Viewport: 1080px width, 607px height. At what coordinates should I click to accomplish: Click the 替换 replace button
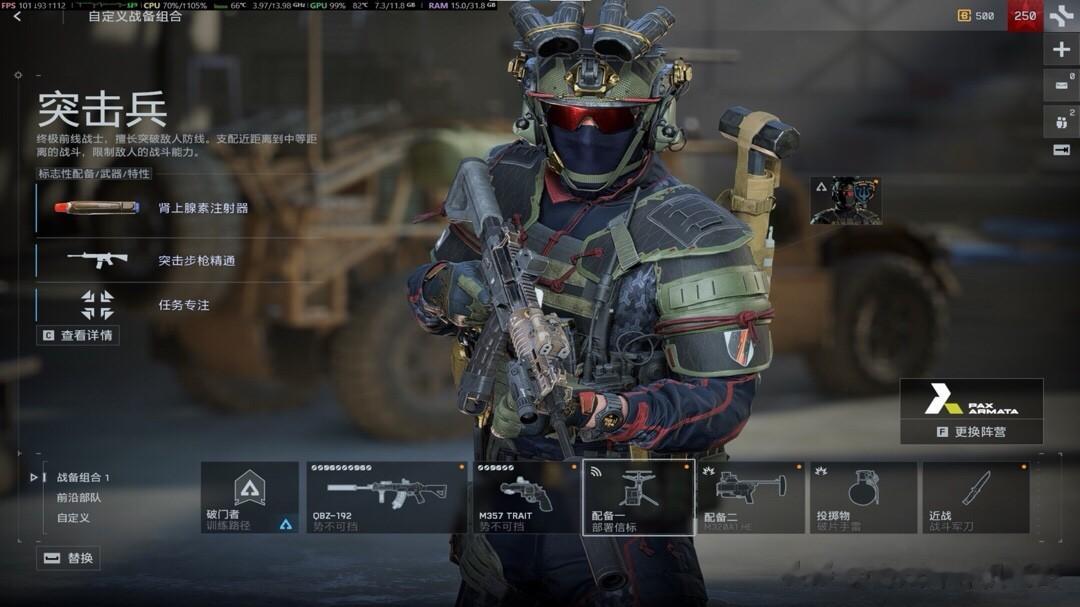coord(69,558)
